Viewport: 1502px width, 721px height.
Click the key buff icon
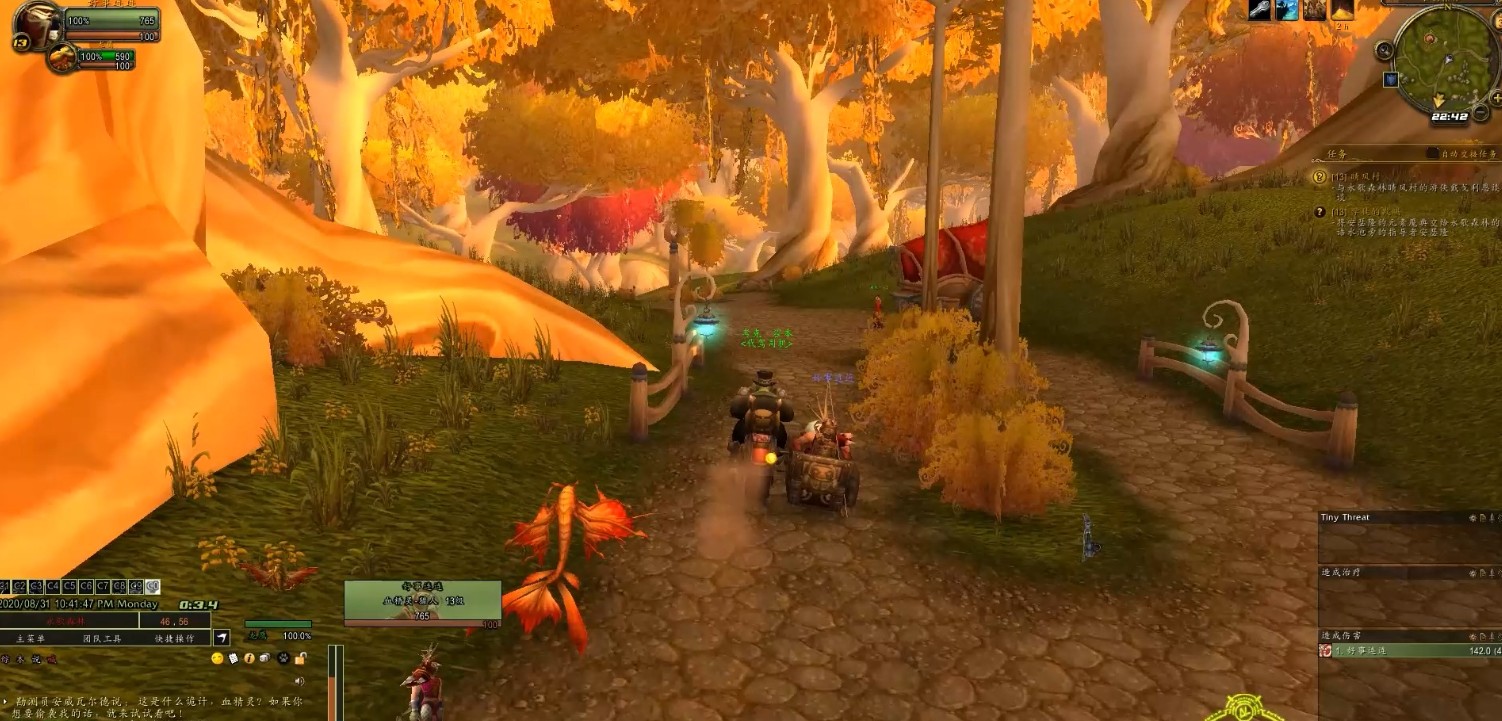pyautogui.click(x=1261, y=10)
